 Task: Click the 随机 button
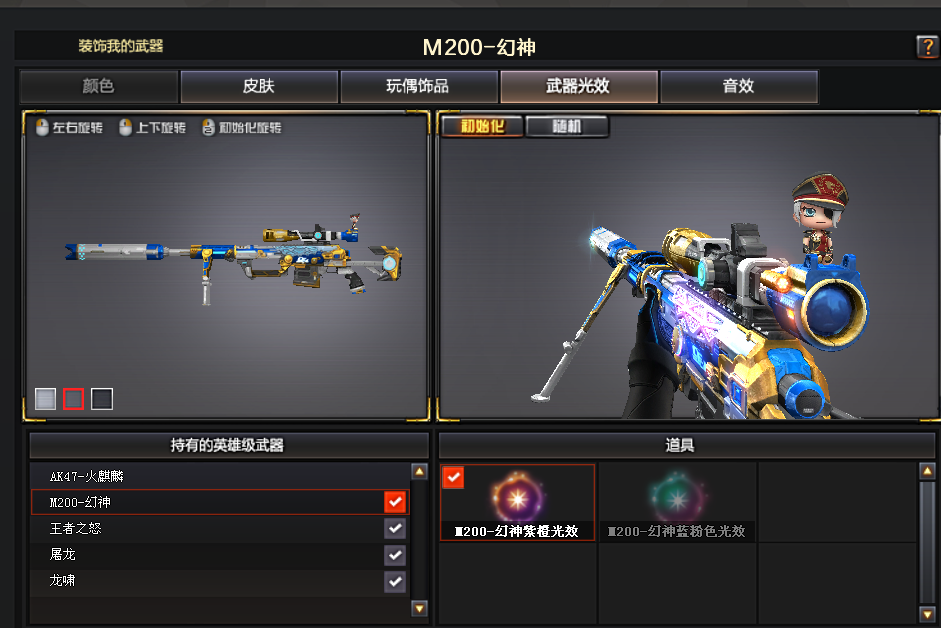point(566,127)
